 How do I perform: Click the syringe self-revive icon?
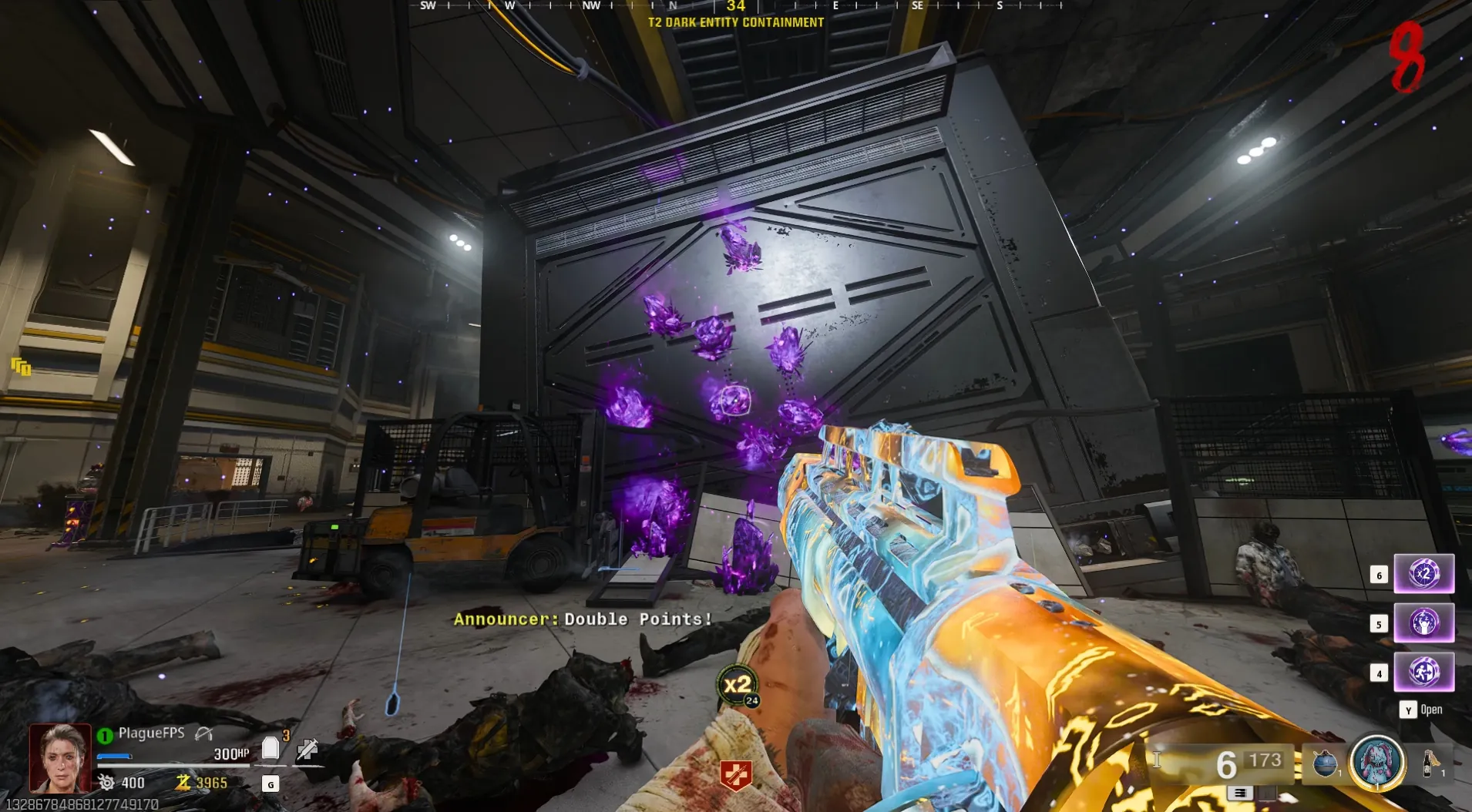(x=308, y=749)
